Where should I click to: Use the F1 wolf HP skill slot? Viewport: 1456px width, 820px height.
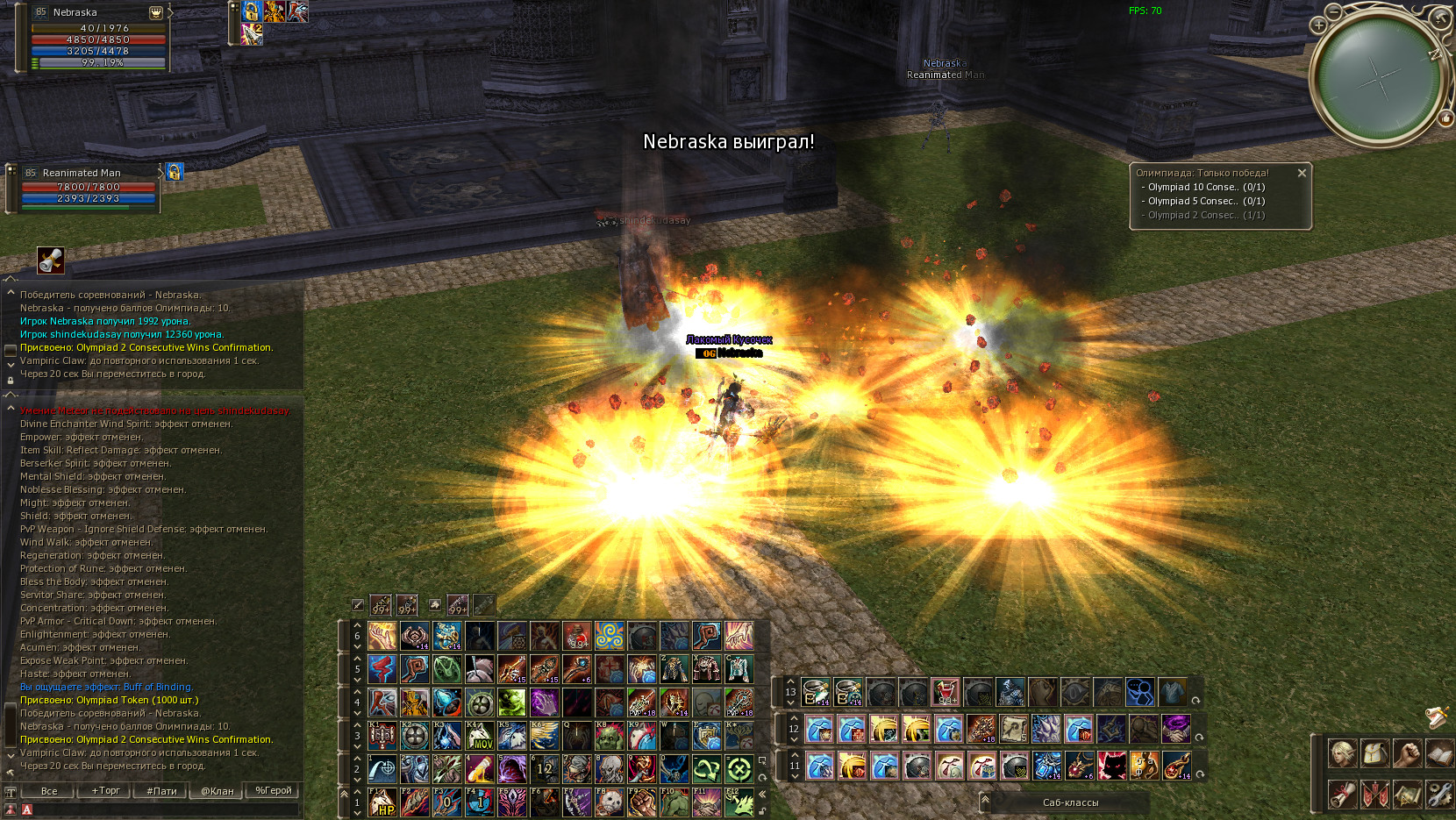tap(382, 802)
